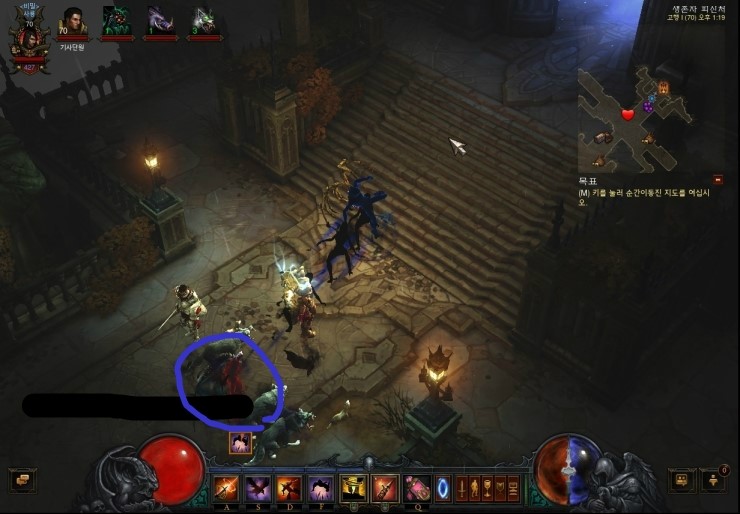Open the blue town portal
The height and width of the screenshot is (514, 740).
443,488
